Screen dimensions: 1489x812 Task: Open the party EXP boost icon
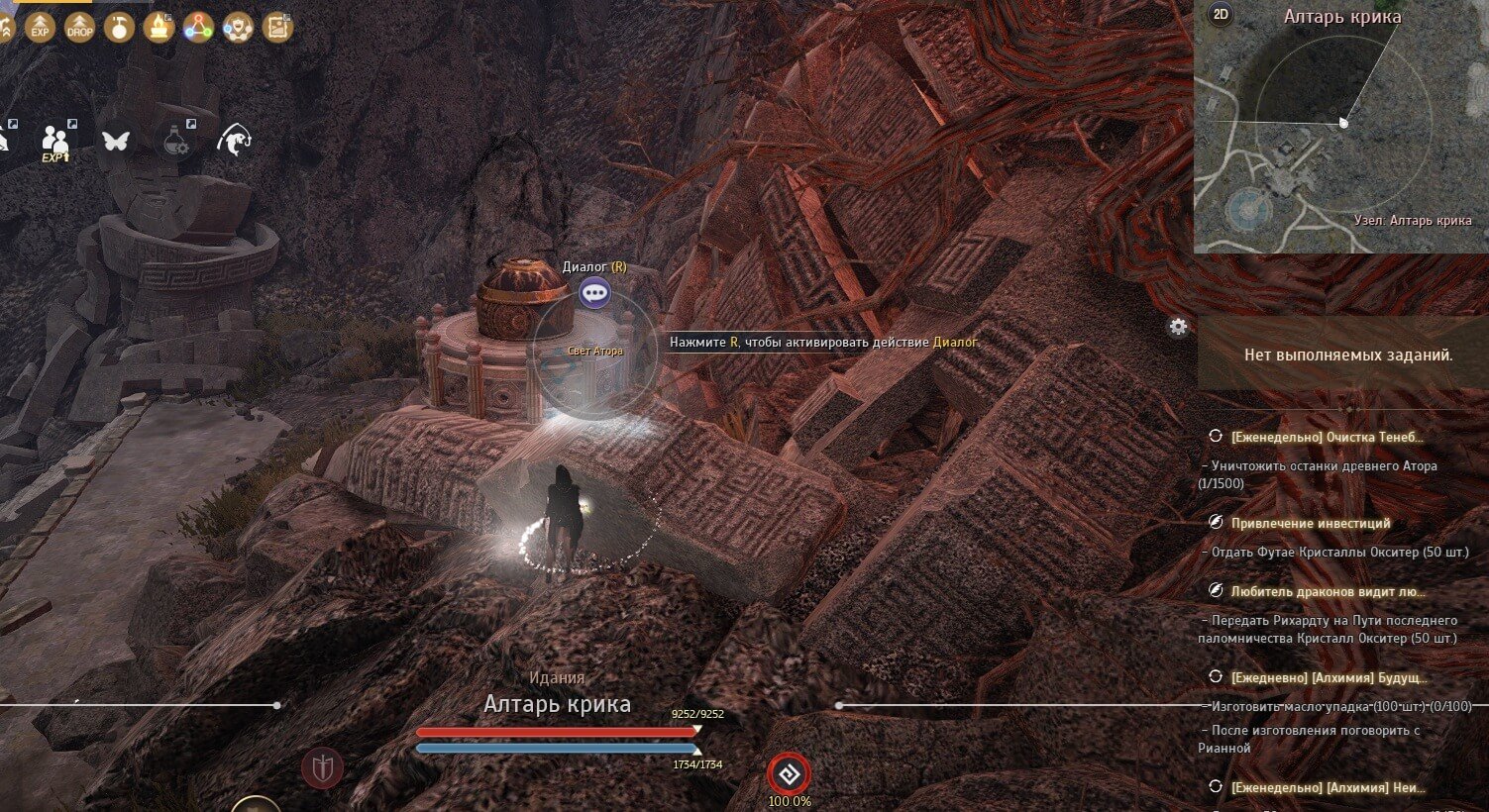pyautogui.click(x=55, y=141)
